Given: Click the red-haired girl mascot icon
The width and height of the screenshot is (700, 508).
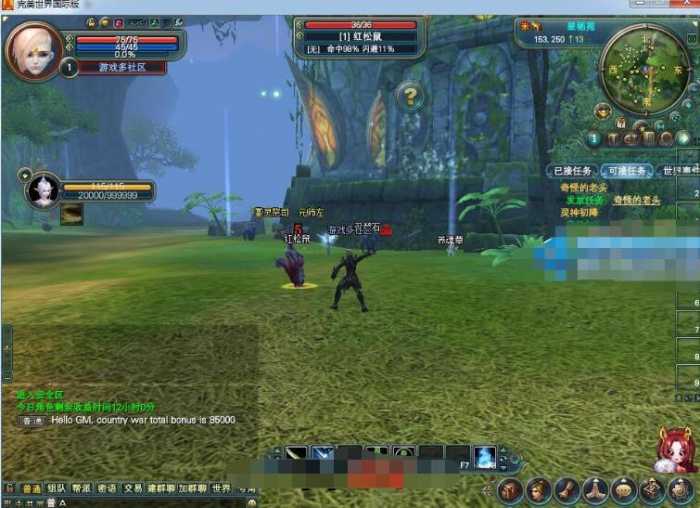Looking at the screenshot, I should pos(676,450).
